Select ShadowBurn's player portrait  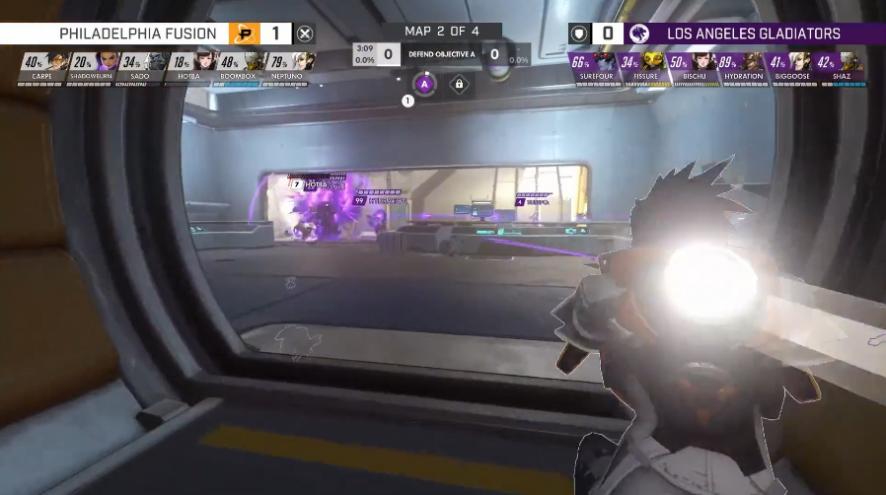[x=106, y=62]
